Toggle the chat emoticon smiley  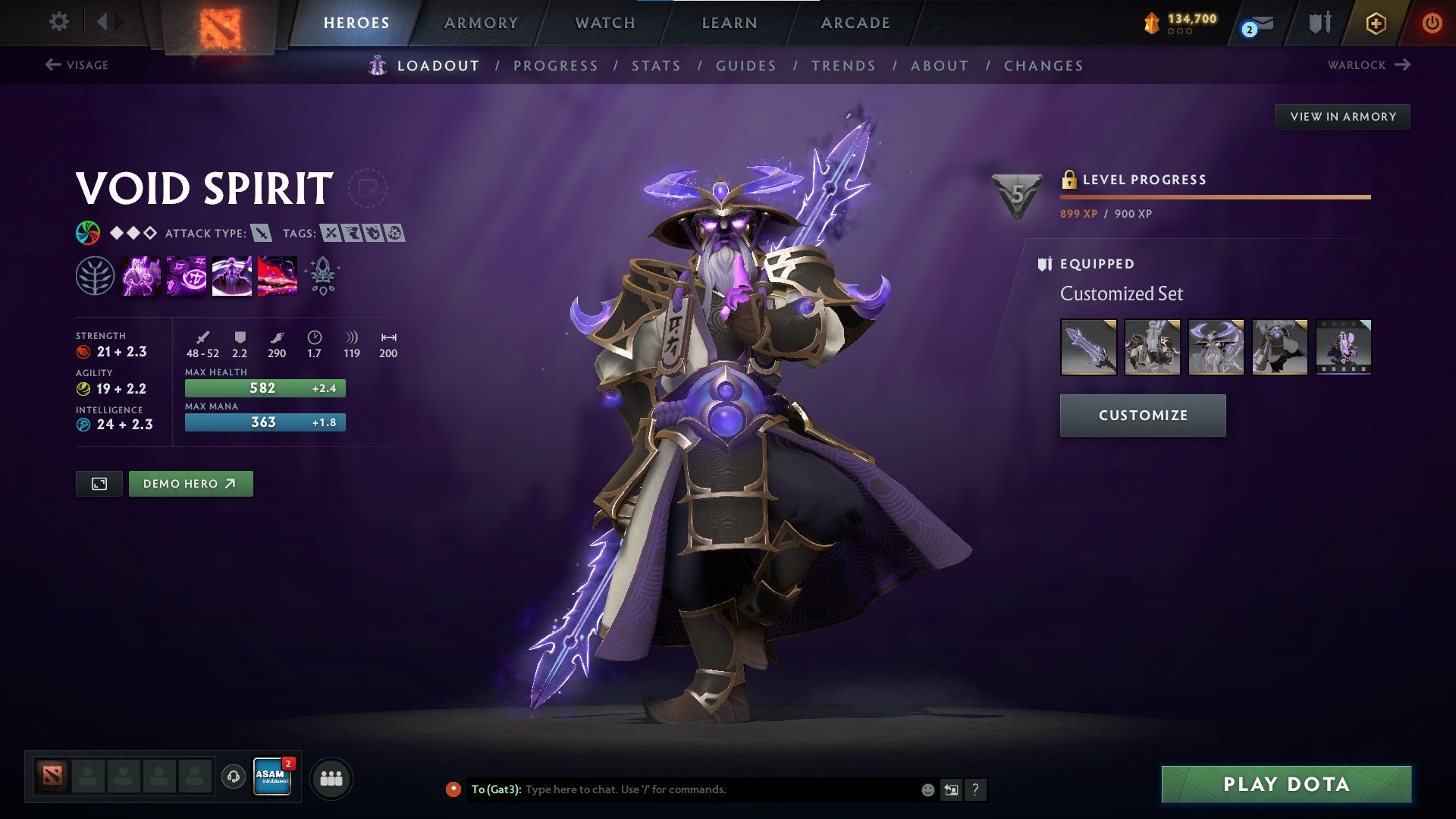click(x=927, y=789)
